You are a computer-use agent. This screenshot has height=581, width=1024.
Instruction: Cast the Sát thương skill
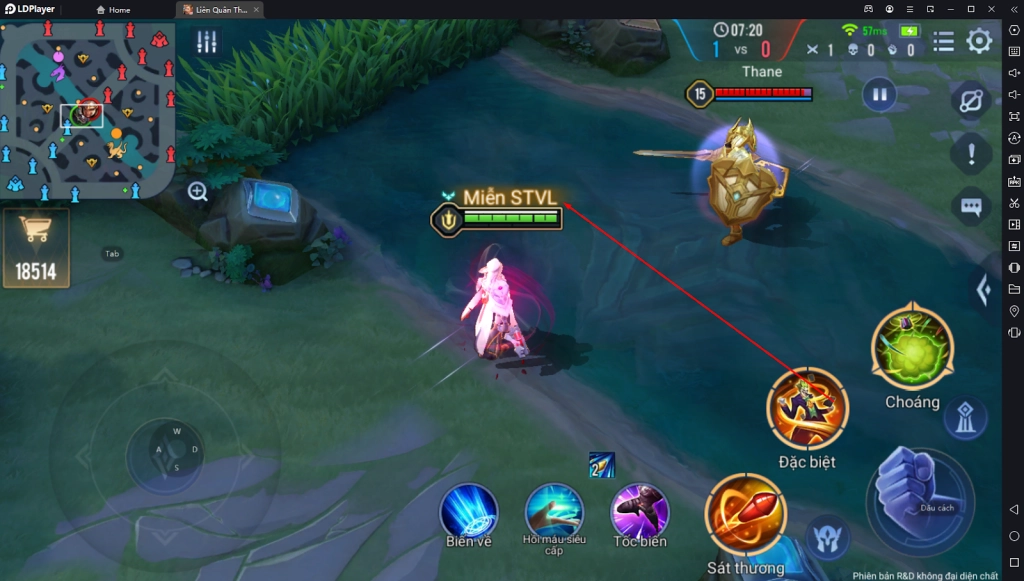[x=745, y=515]
